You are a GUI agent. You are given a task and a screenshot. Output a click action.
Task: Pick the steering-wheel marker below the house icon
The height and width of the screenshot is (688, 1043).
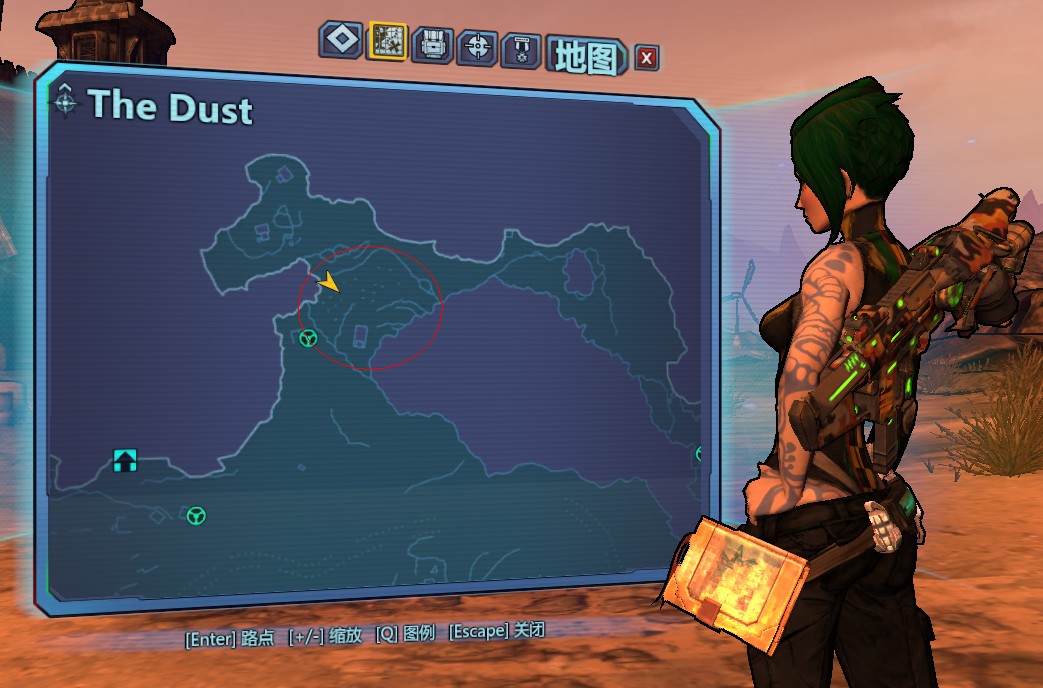[x=196, y=516]
